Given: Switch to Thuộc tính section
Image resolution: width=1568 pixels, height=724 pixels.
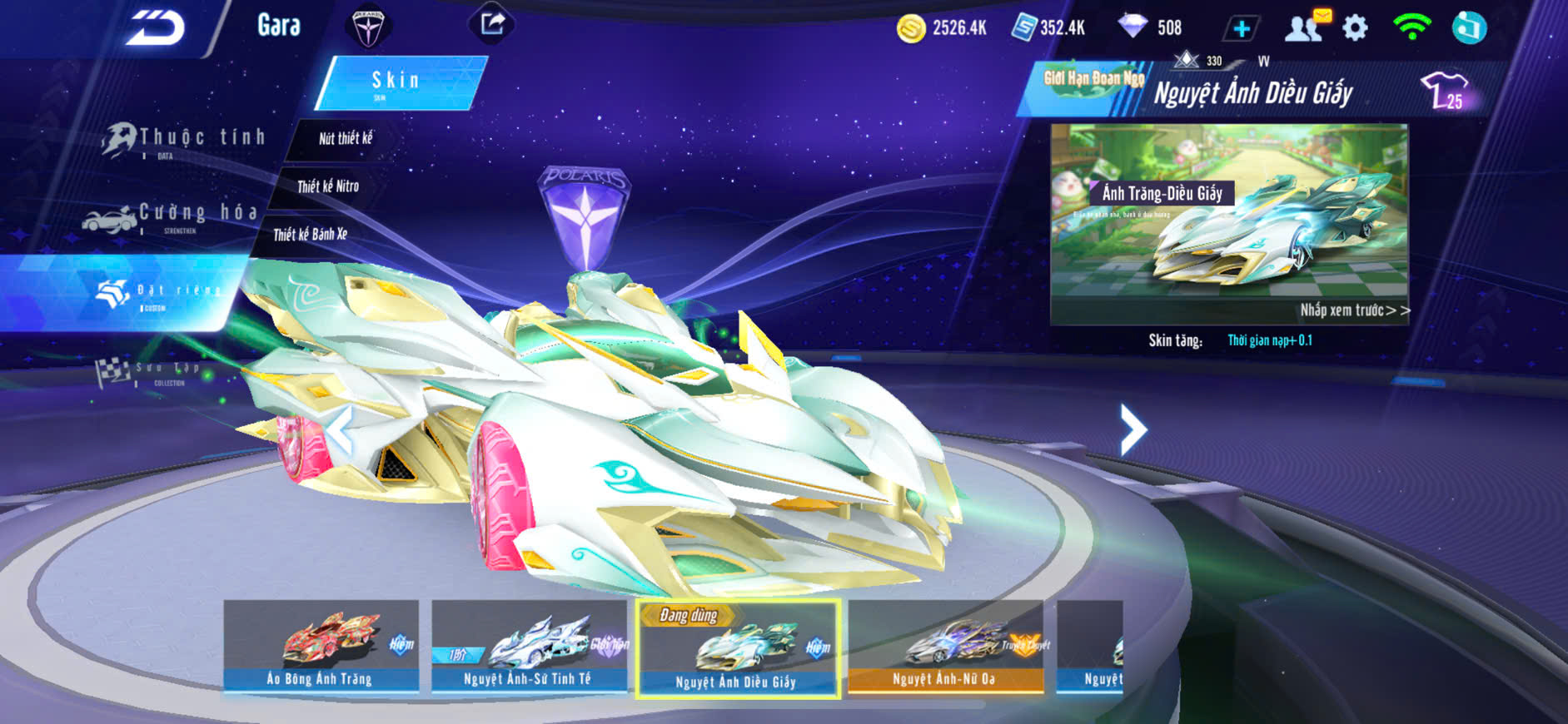Looking at the screenshot, I should (x=183, y=140).
